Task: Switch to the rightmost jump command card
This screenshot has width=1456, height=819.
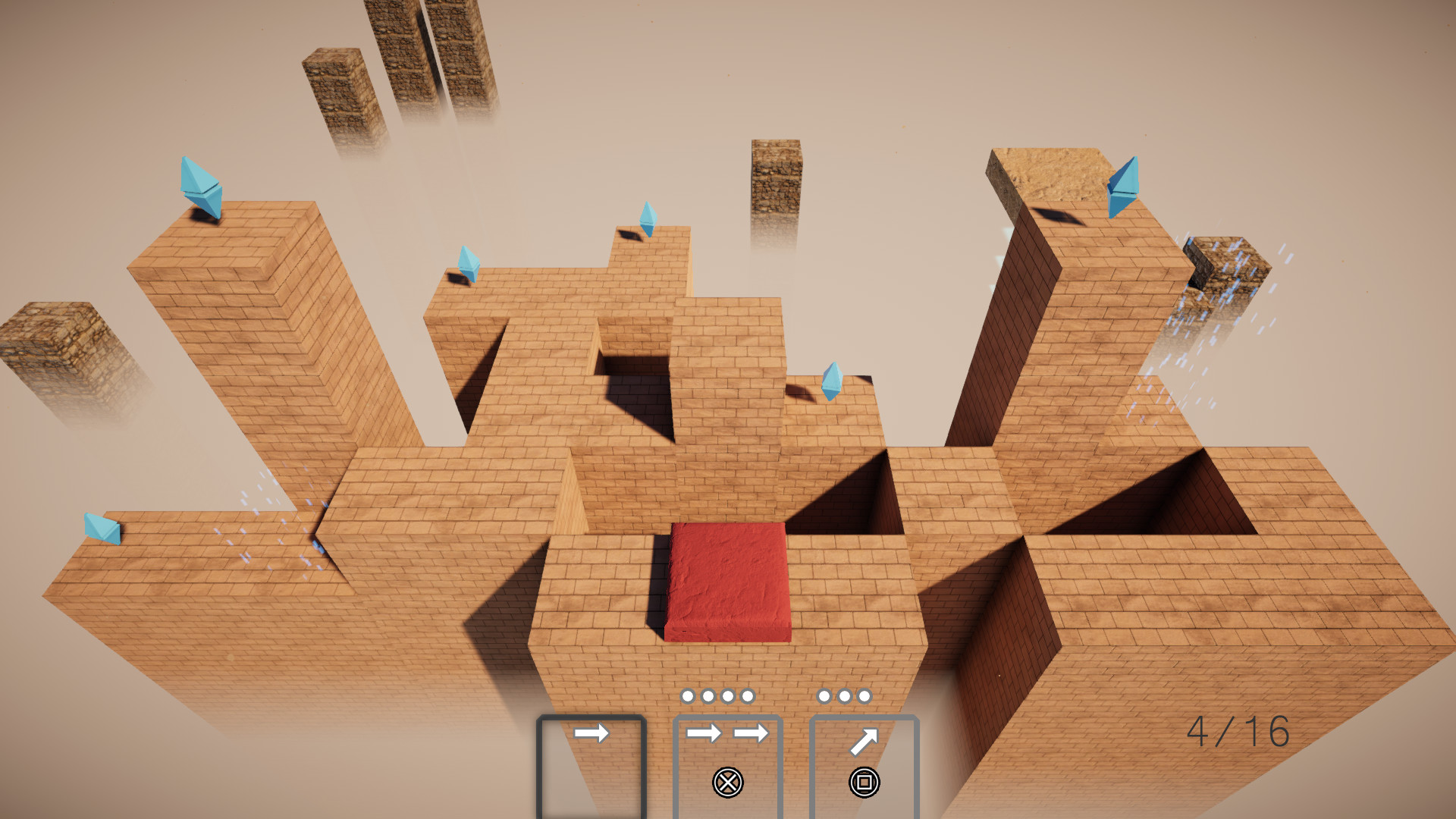Action: pos(864,766)
